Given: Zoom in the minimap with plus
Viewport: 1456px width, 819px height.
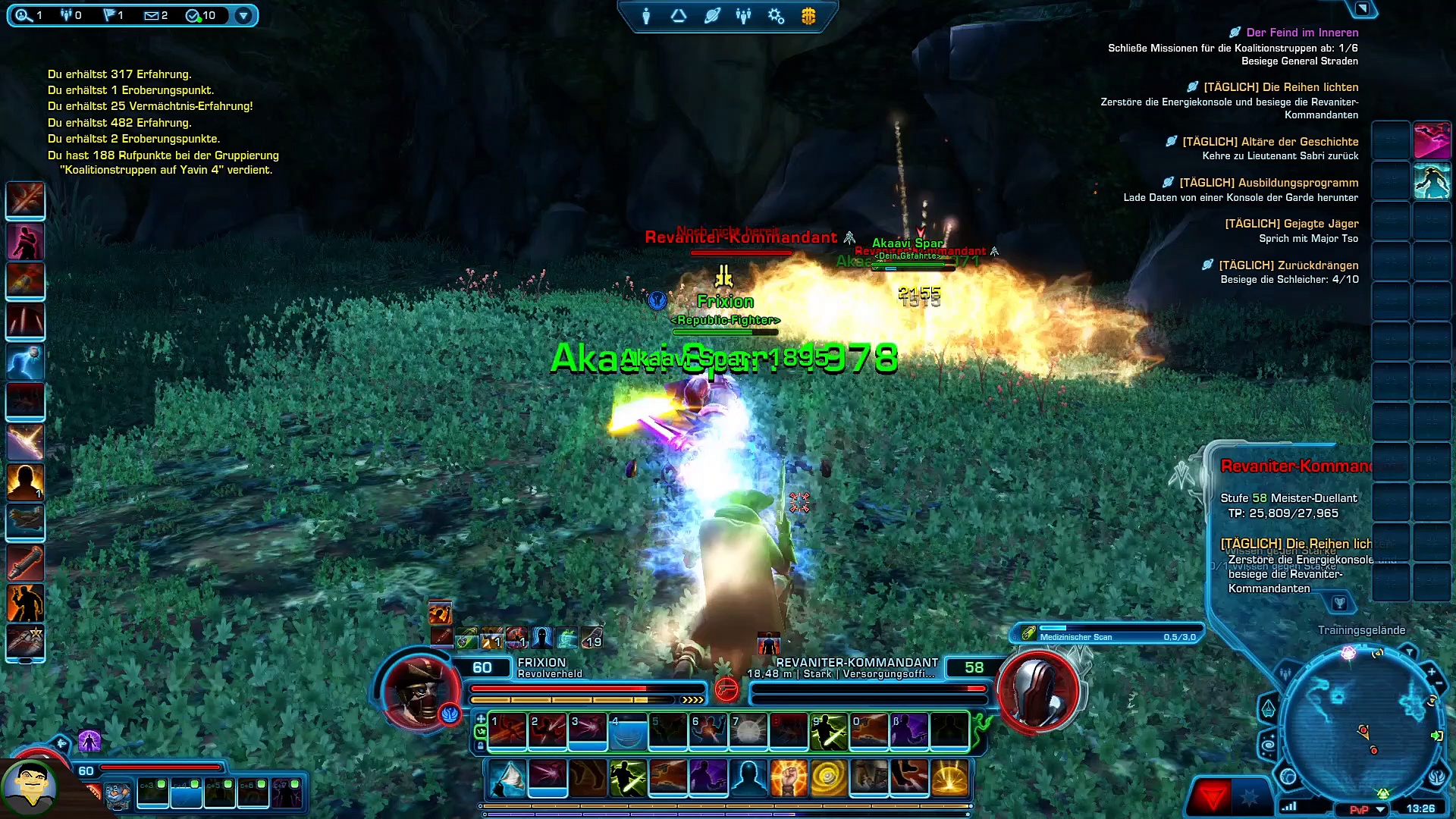Looking at the screenshot, I should pyautogui.click(x=1431, y=672).
